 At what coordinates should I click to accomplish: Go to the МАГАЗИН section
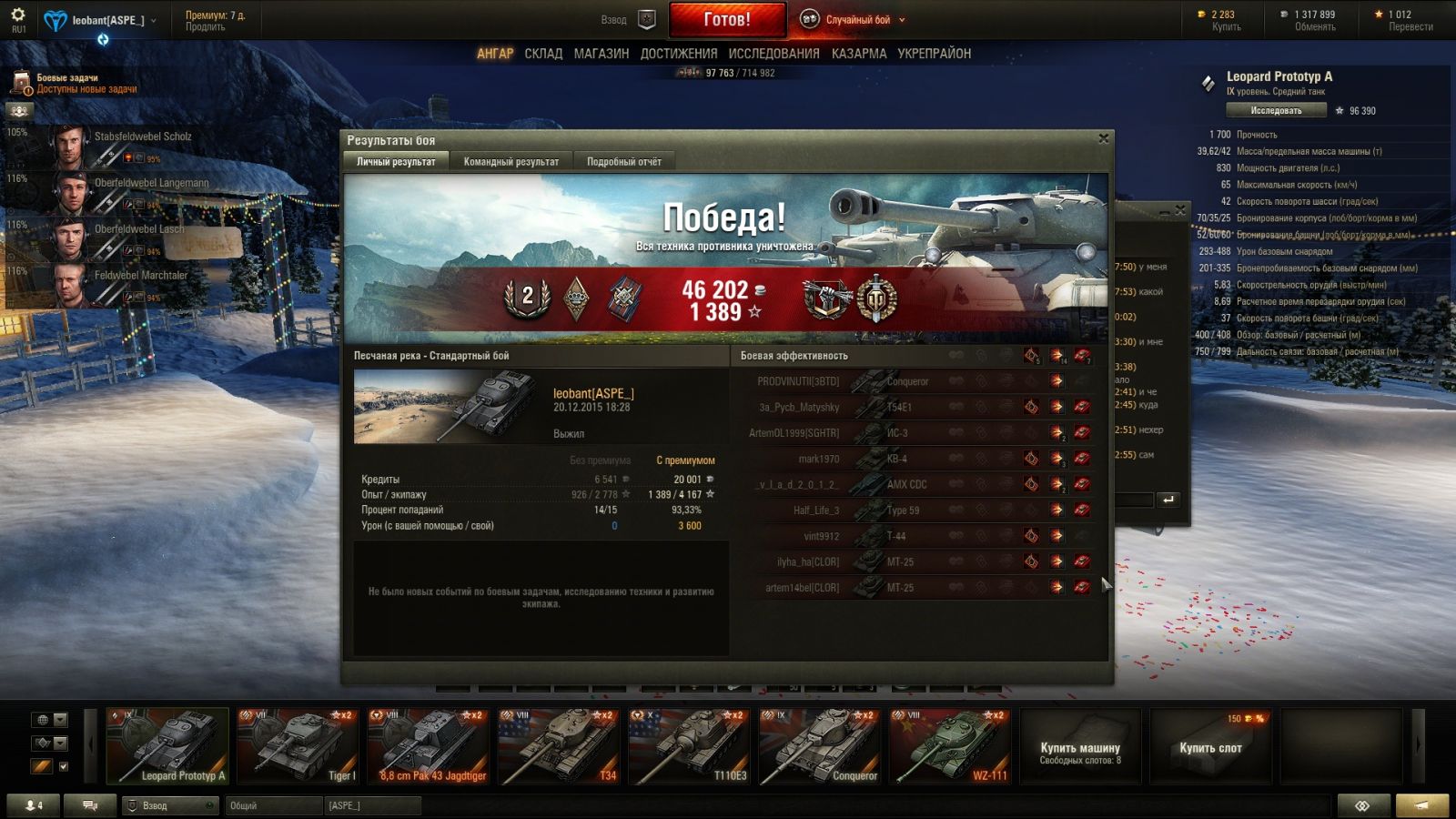(x=601, y=54)
